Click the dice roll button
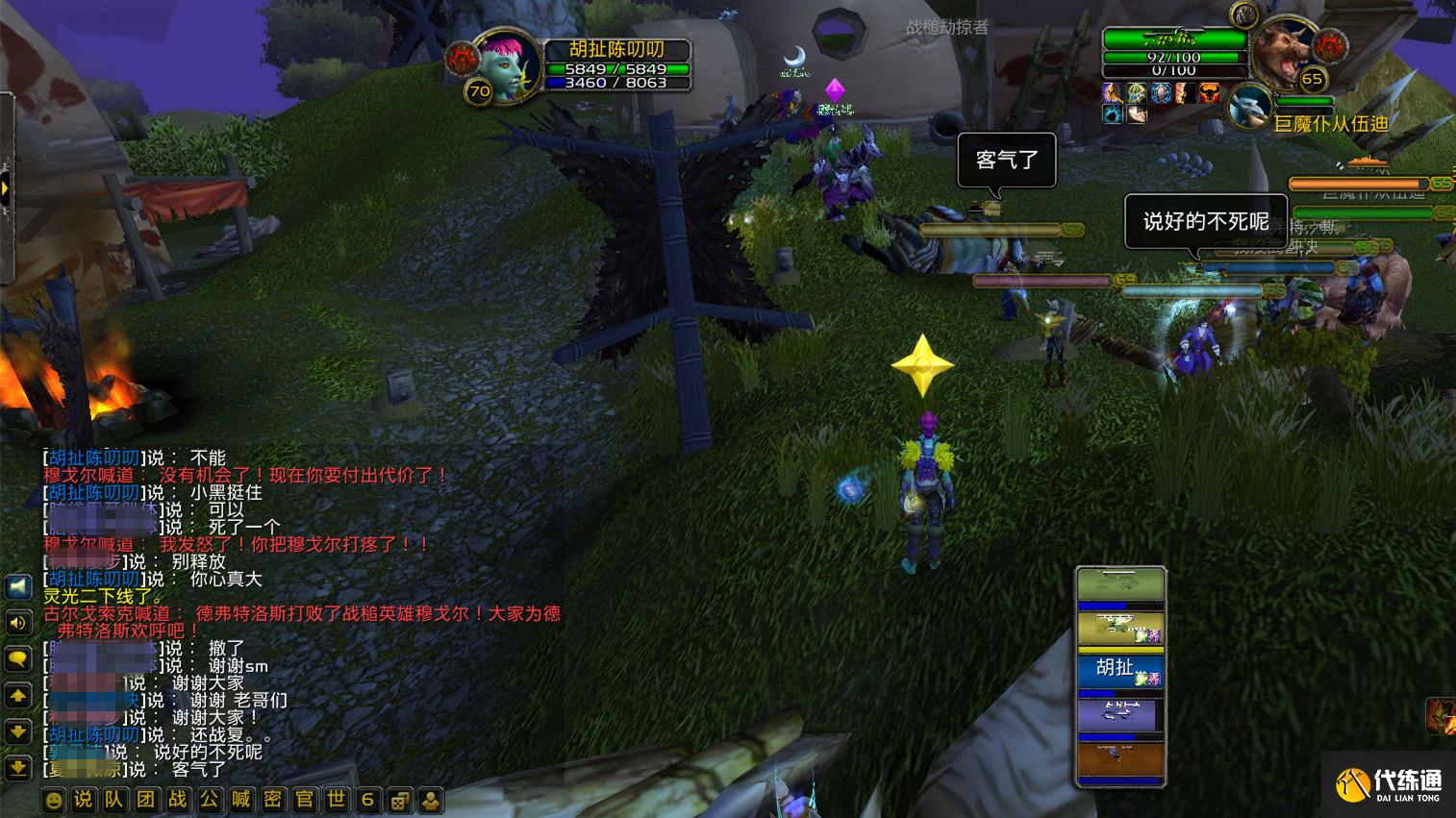The width and height of the screenshot is (1456, 818). [400, 800]
